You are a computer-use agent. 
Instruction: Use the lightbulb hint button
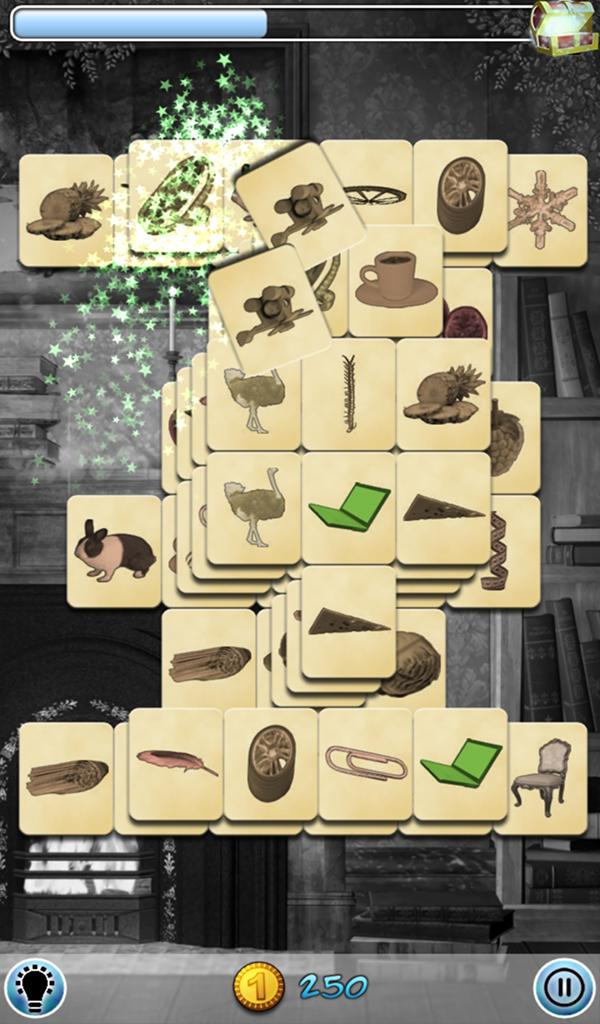pos(35,987)
